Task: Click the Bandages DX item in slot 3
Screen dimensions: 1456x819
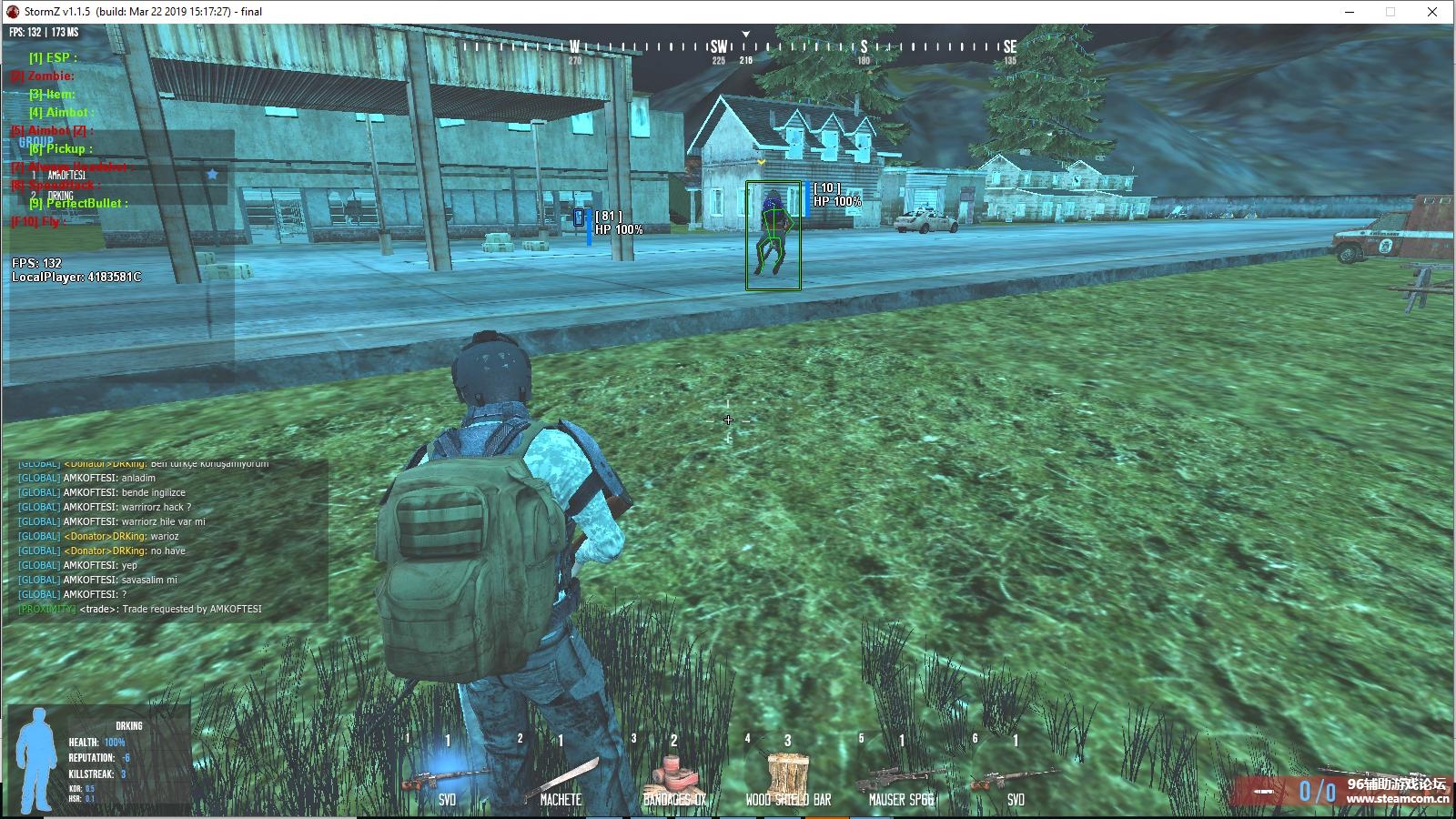Action: point(678,773)
